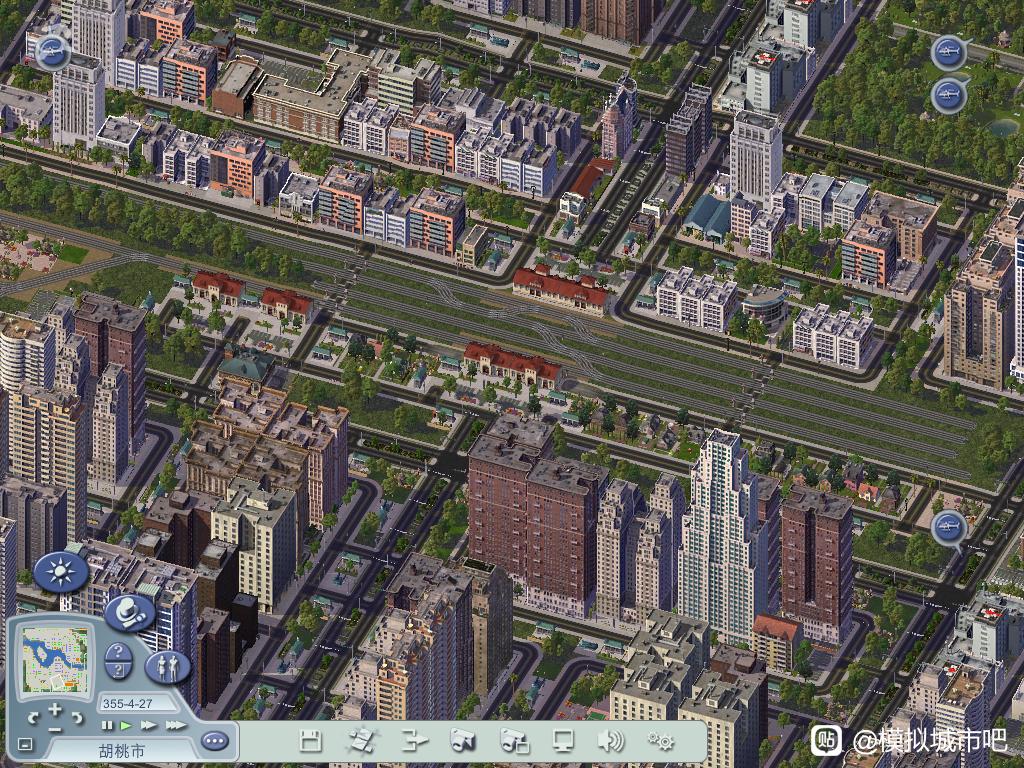1024x768 pixels.
Task: Open the monitor display options icon
Action: tap(563, 741)
